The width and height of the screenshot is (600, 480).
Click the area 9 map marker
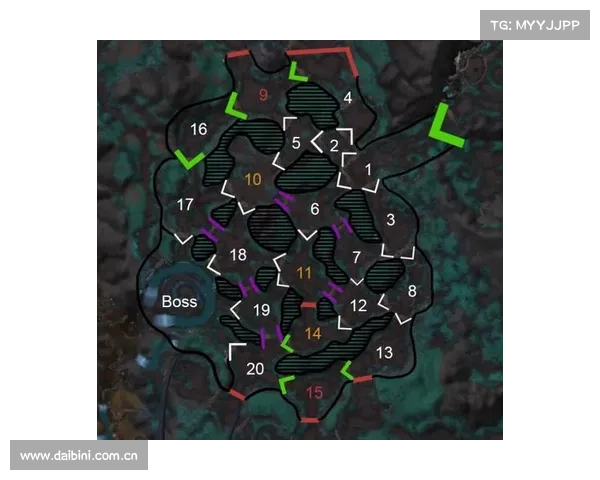[x=264, y=95]
